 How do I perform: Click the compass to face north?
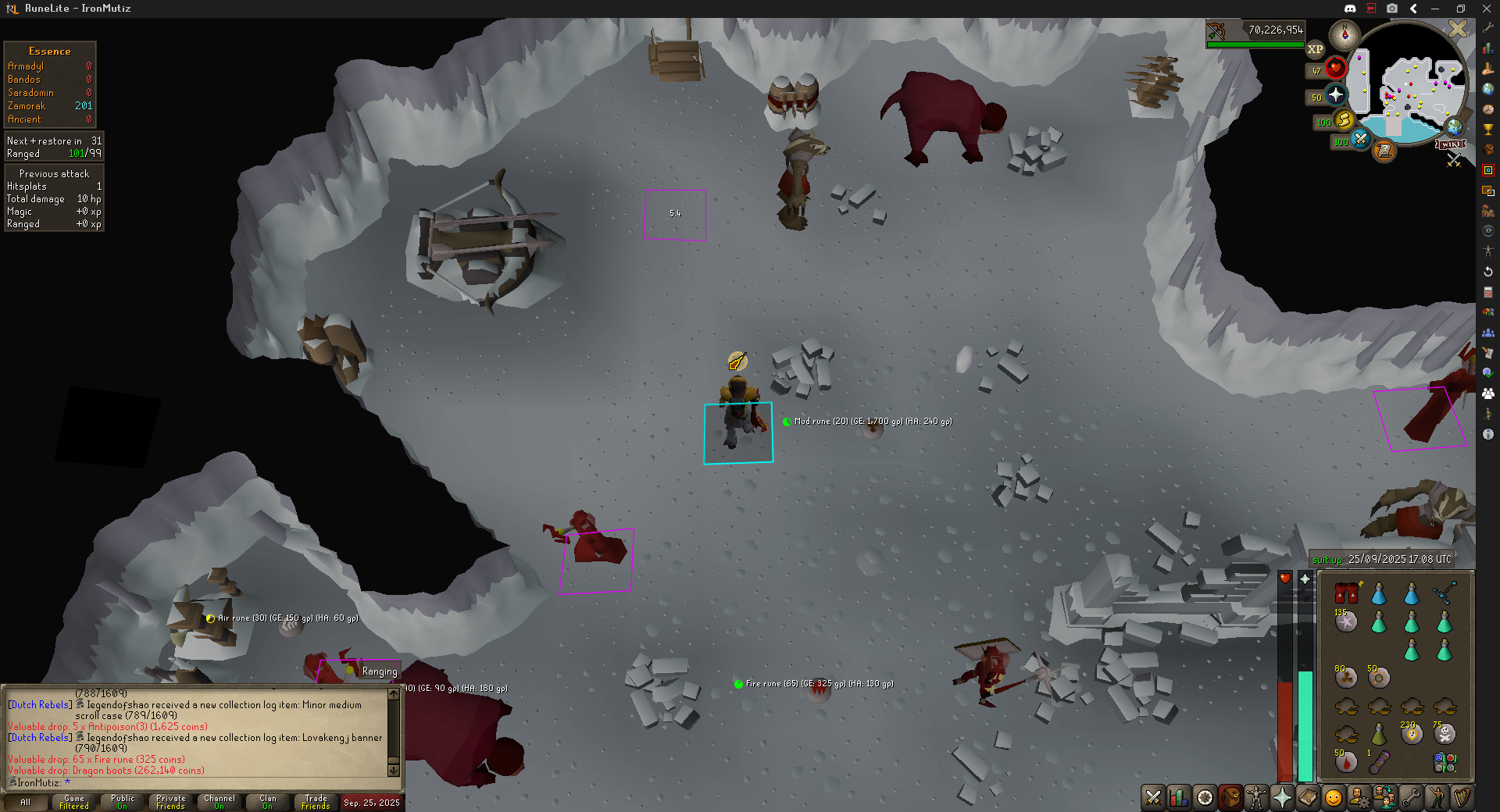point(1345,34)
